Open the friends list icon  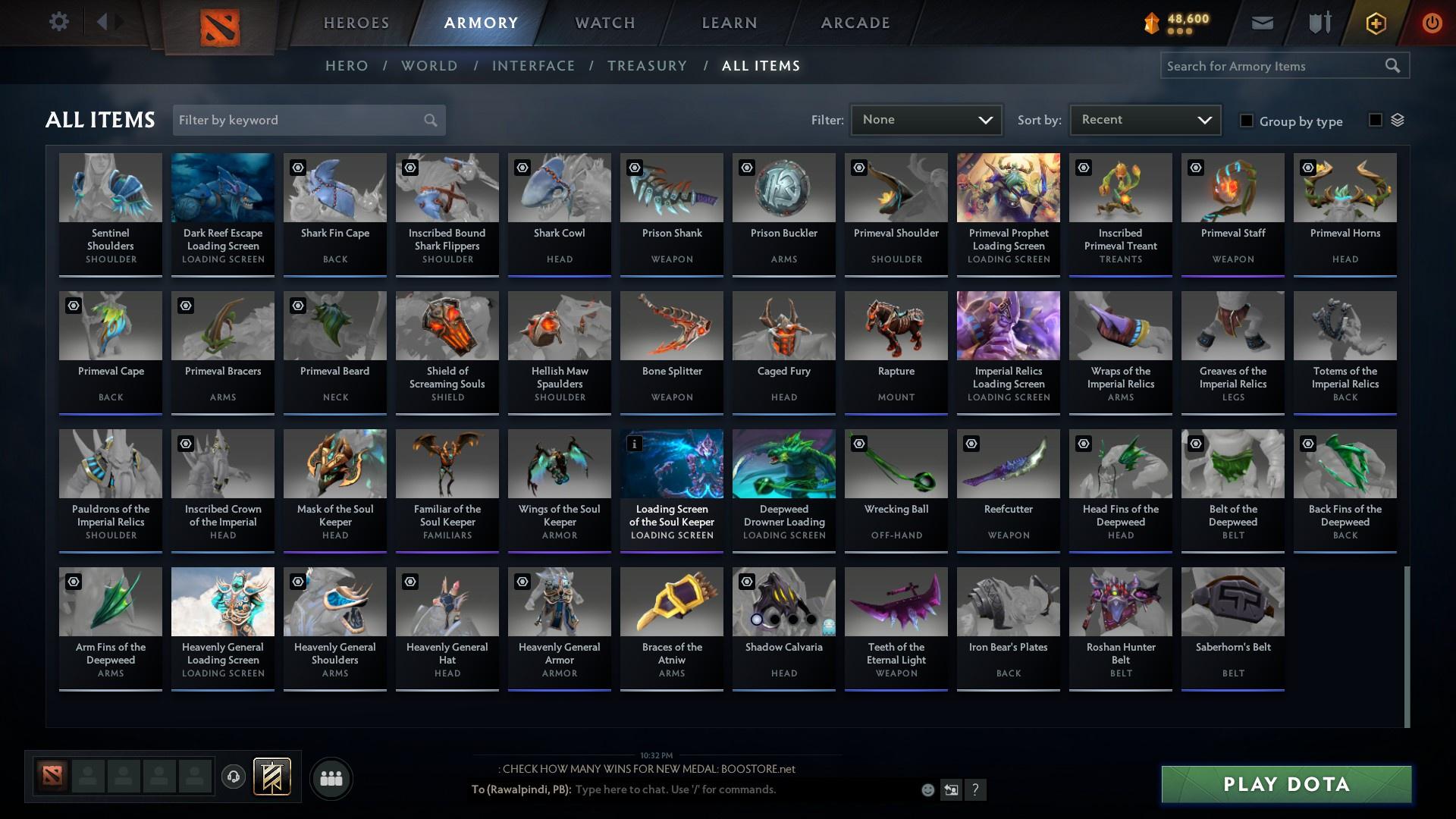[x=331, y=778]
